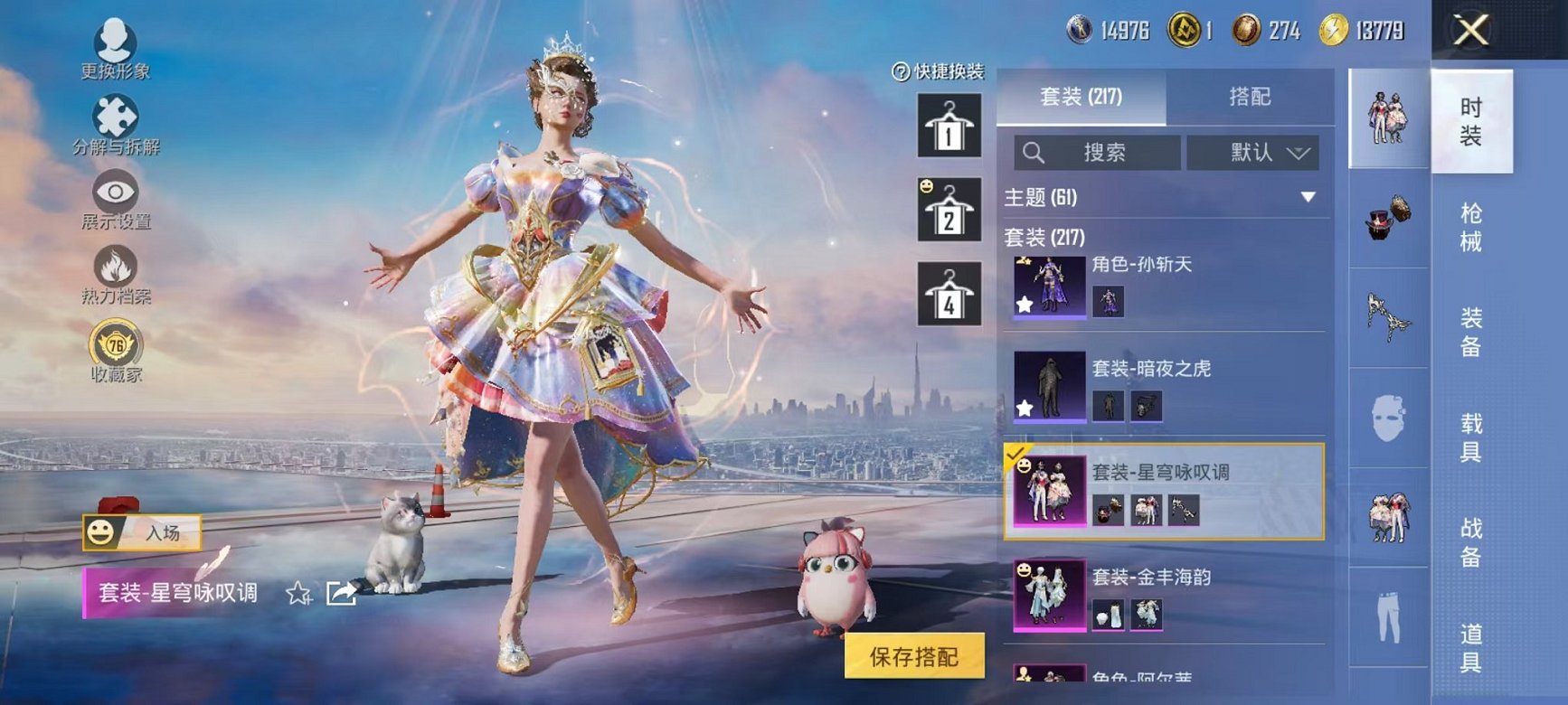Favorite the outfit name with the star
The image size is (1568, 705).
click(298, 592)
